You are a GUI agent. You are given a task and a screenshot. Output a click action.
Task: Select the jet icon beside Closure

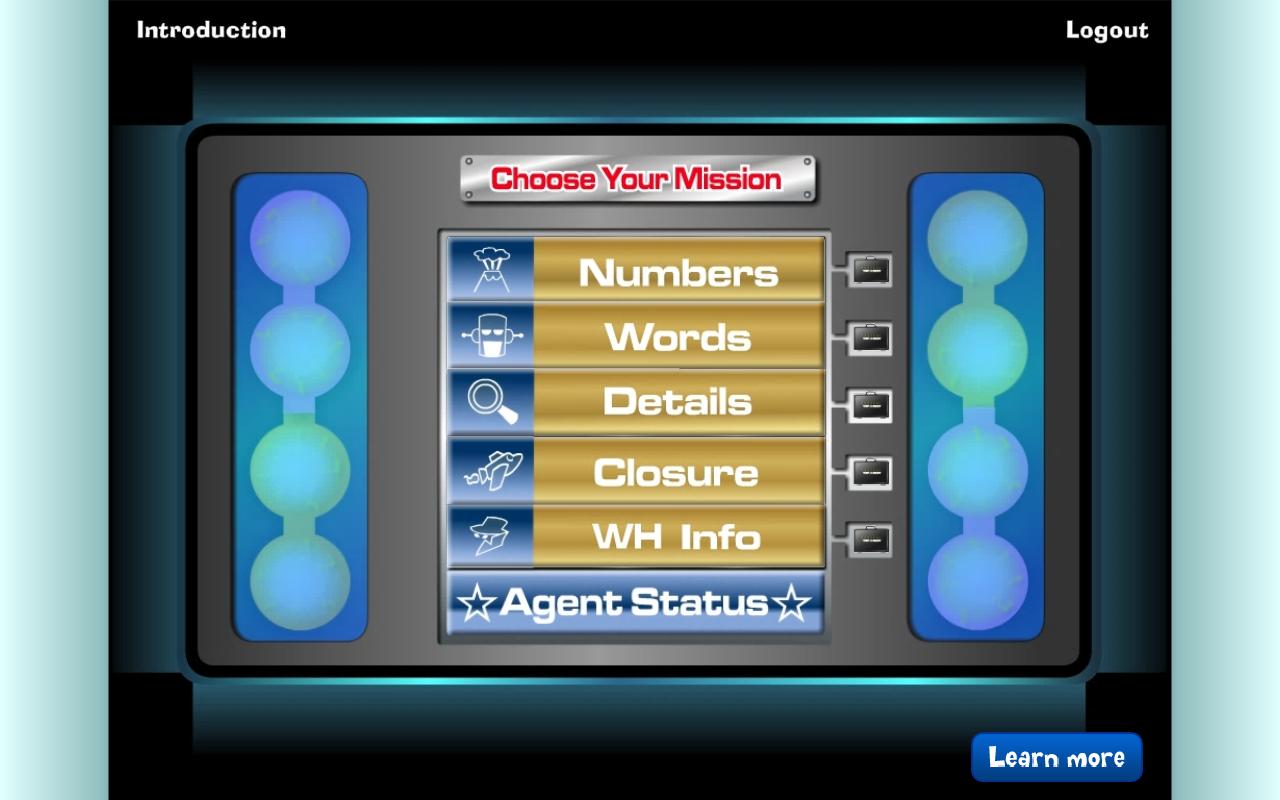pyautogui.click(x=491, y=470)
